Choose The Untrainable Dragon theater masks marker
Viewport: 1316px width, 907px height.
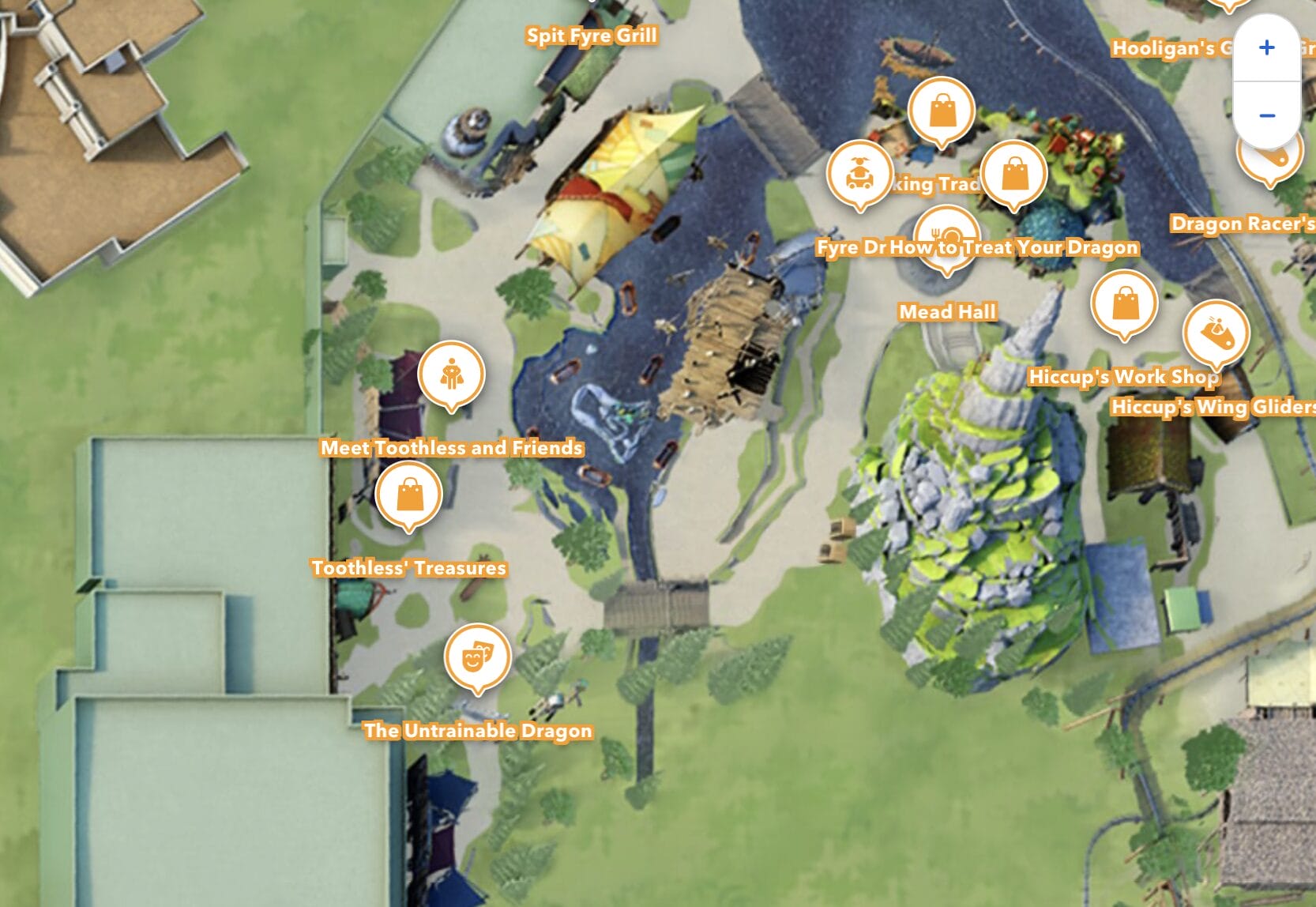477,657
